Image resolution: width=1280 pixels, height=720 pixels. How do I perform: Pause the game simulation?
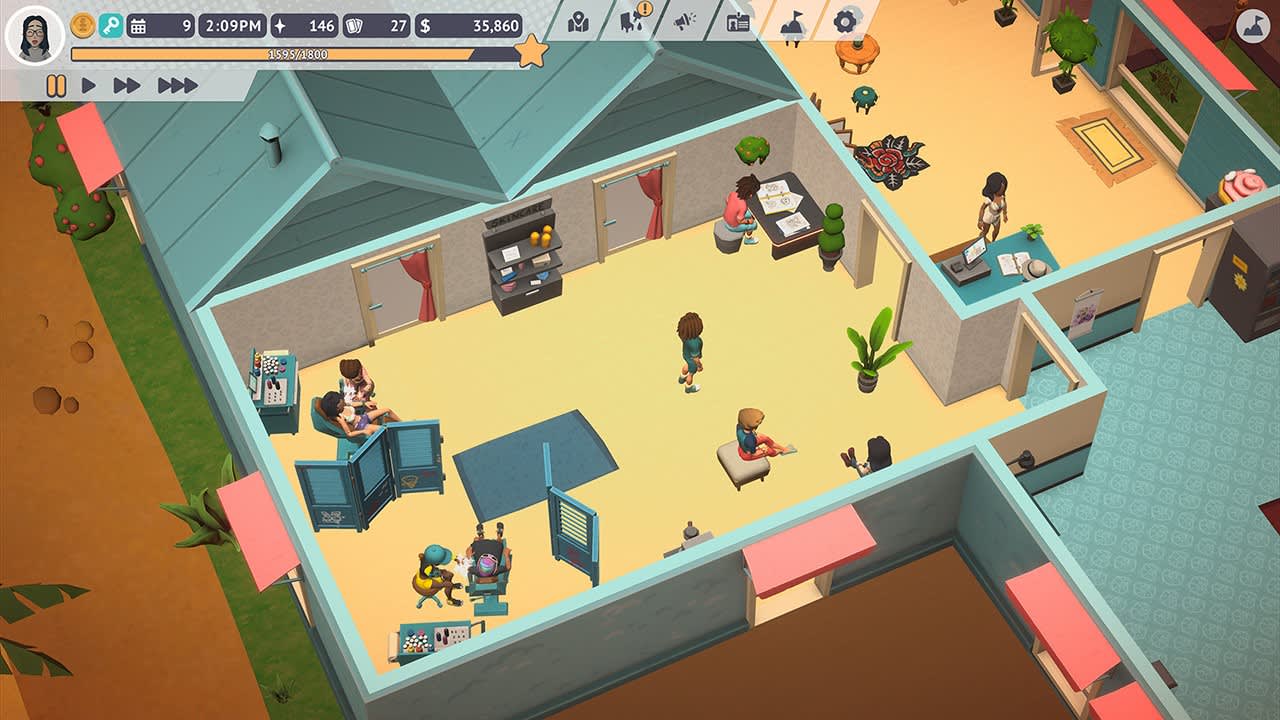tap(56, 83)
